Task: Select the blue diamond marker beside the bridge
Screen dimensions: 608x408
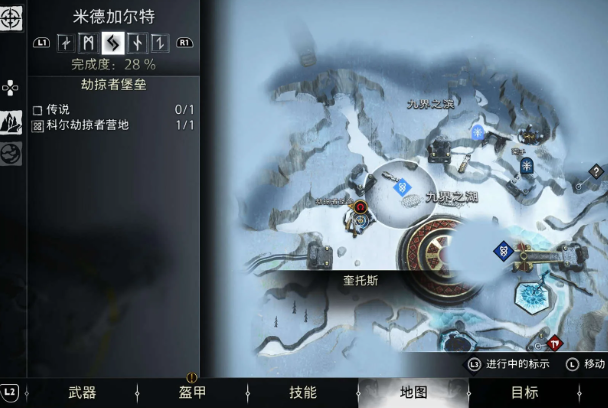Action: coord(504,250)
